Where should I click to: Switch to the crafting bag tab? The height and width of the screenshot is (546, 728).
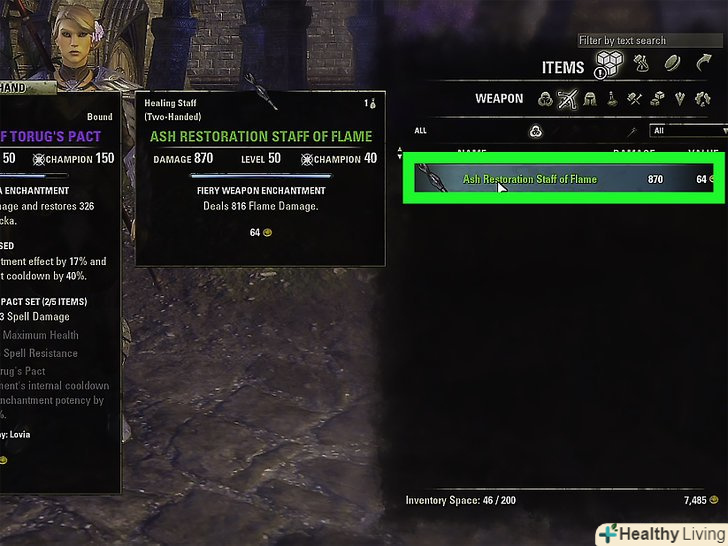[x=641, y=65]
